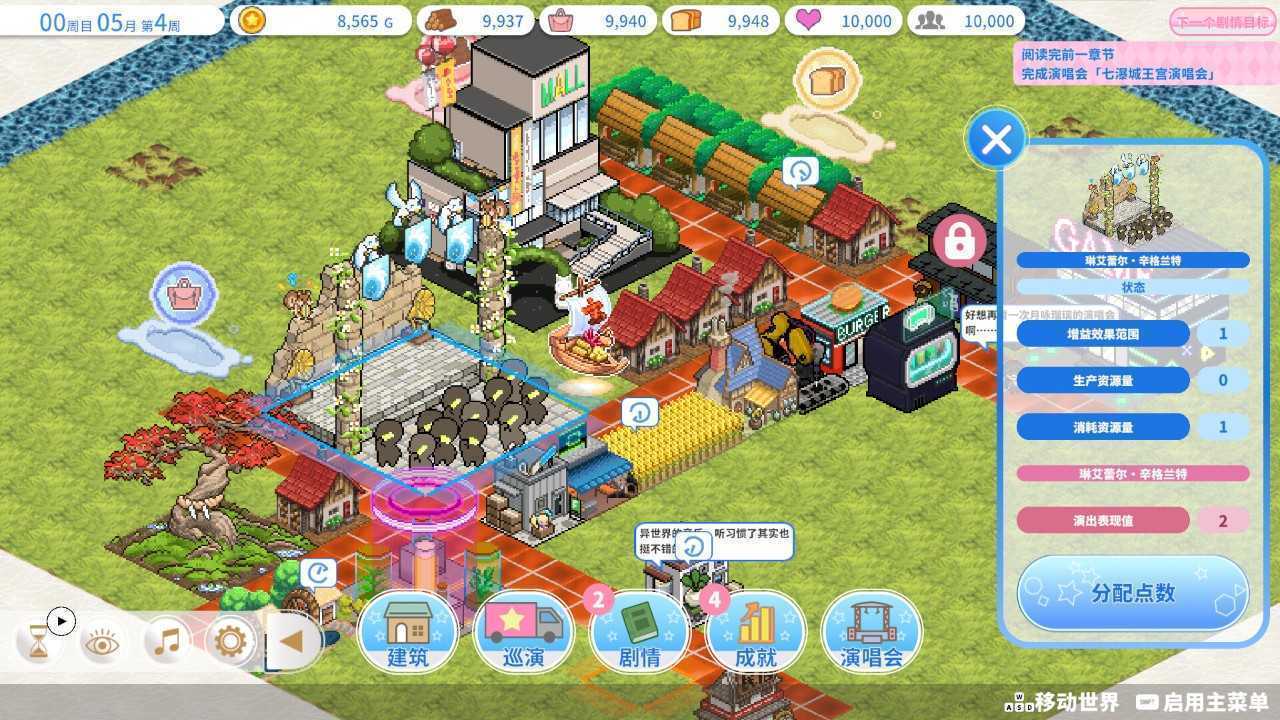This screenshot has height=720, width=1280.
Task: Click the locked building padlock icon
Action: 959,240
